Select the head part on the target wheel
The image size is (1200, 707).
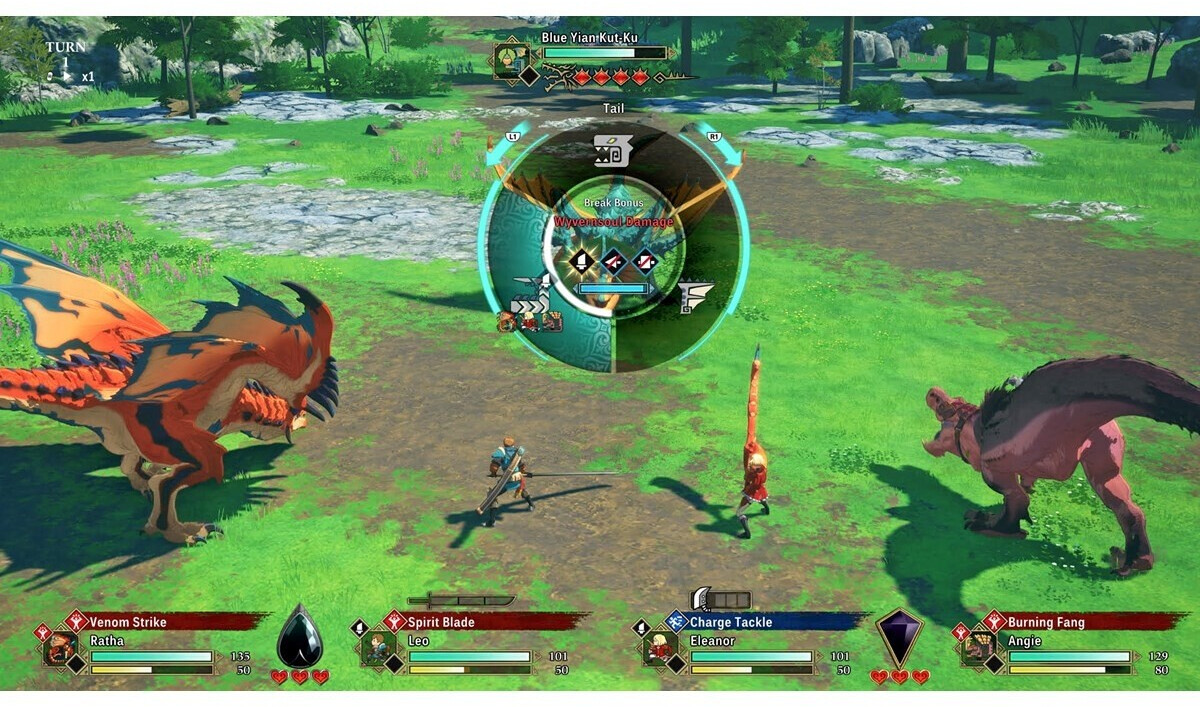pyautogui.click(x=613, y=151)
